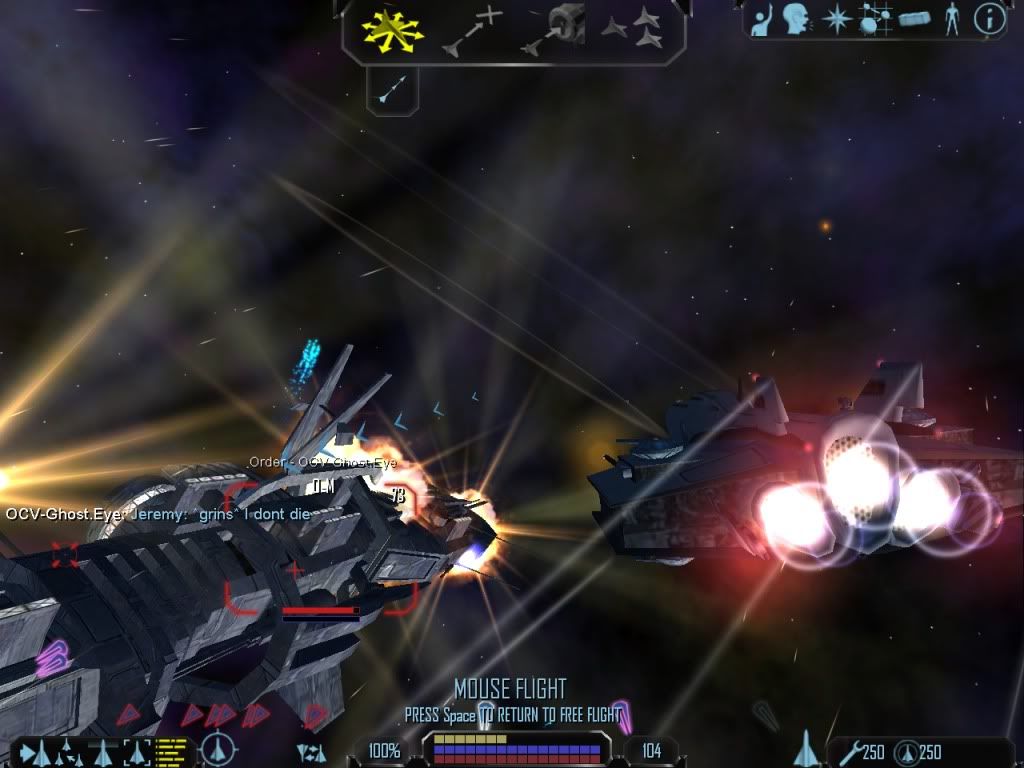Open the inventory cargo-crate icon

[915, 20]
